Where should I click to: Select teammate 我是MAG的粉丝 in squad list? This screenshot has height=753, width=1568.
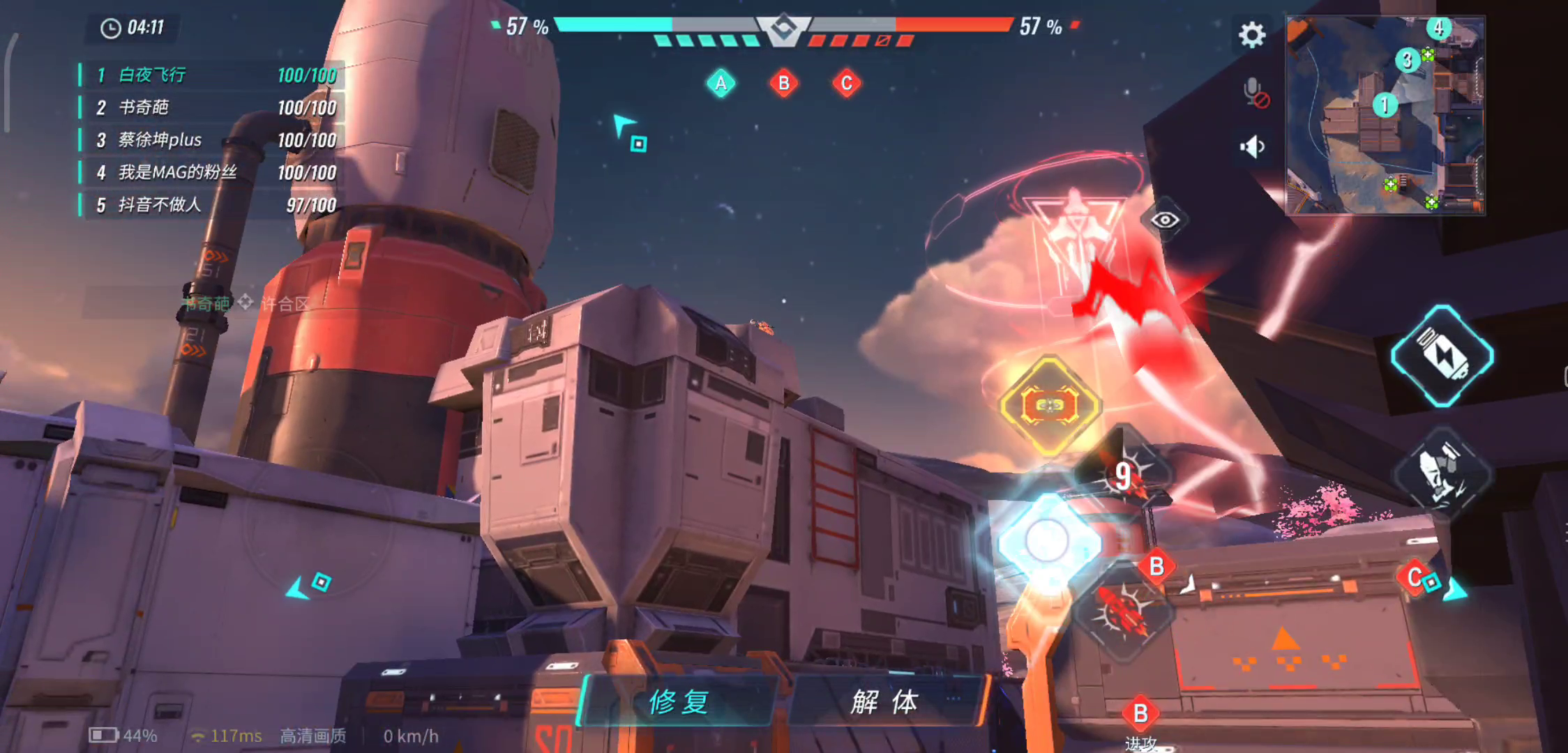coord(209,172)
